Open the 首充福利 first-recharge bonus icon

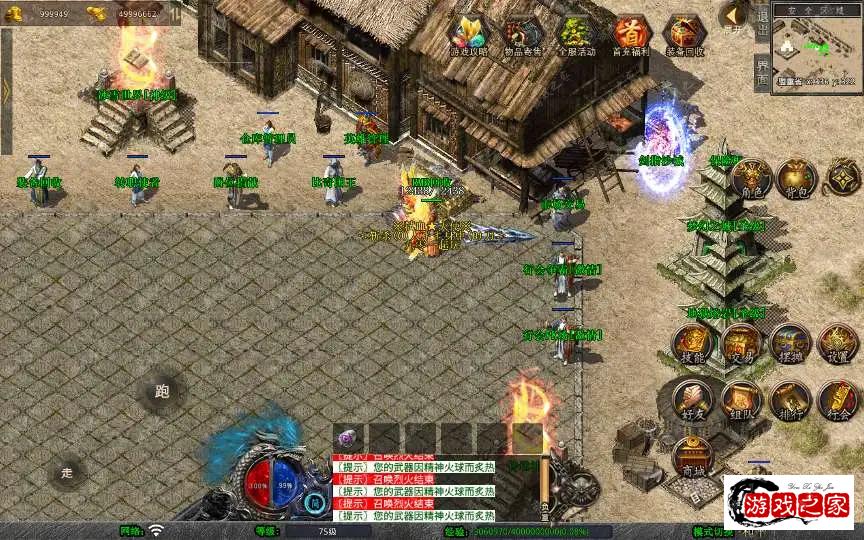(x=630, y=35)
